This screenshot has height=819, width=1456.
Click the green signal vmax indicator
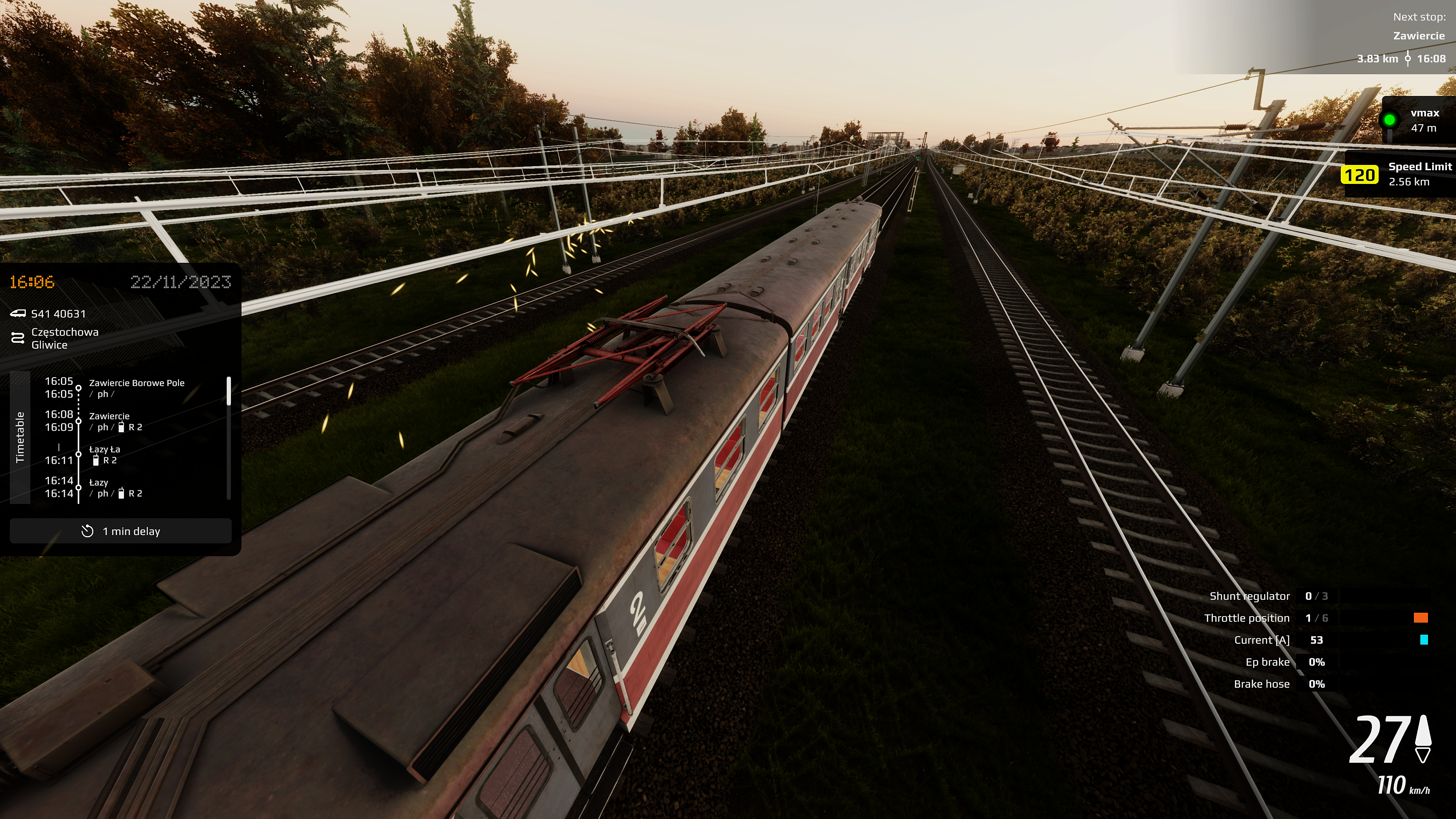pos(1389,120)
